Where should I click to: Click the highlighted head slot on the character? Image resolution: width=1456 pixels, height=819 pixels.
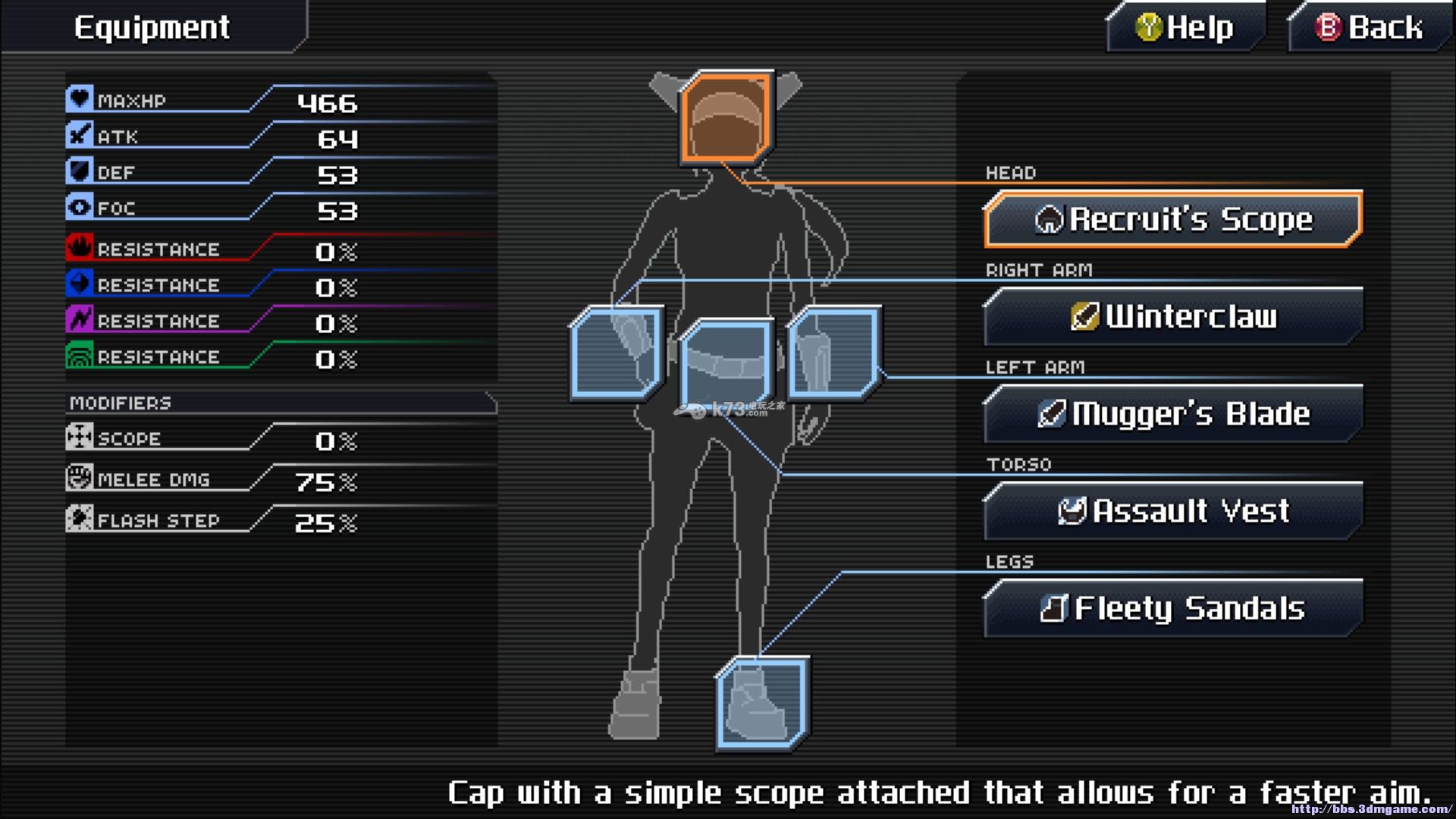[x=726, y=118]
